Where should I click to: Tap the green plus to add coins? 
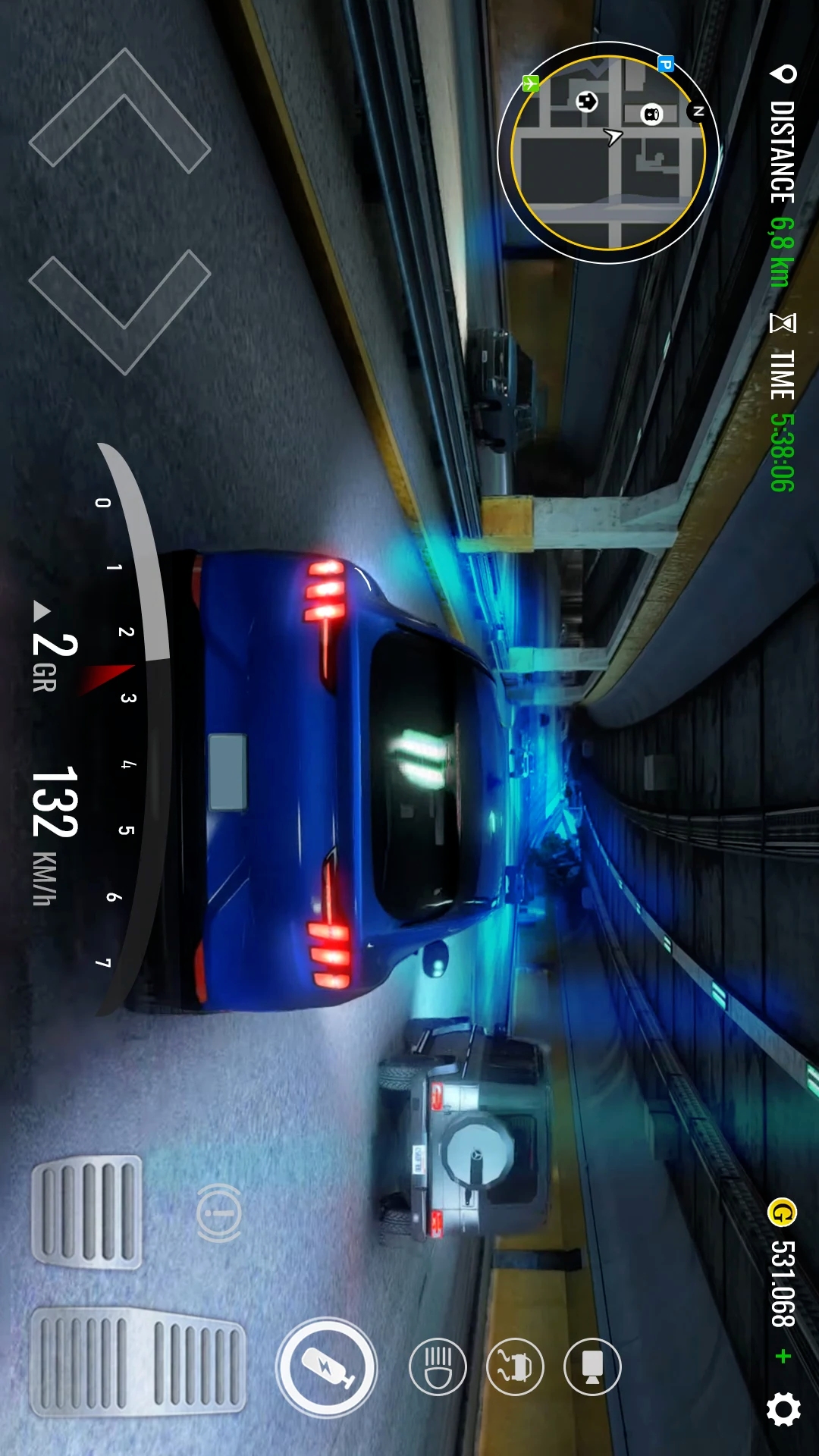click(783, 1356)
